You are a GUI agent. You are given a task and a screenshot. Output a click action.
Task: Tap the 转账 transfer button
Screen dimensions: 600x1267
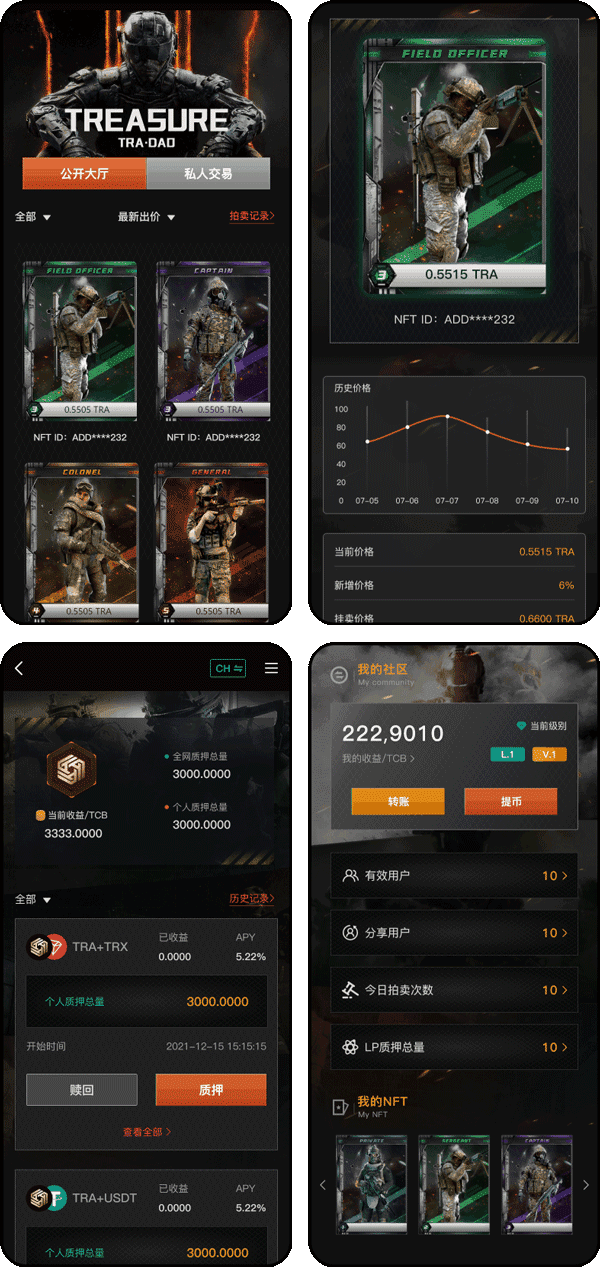(x=397, y=801)
